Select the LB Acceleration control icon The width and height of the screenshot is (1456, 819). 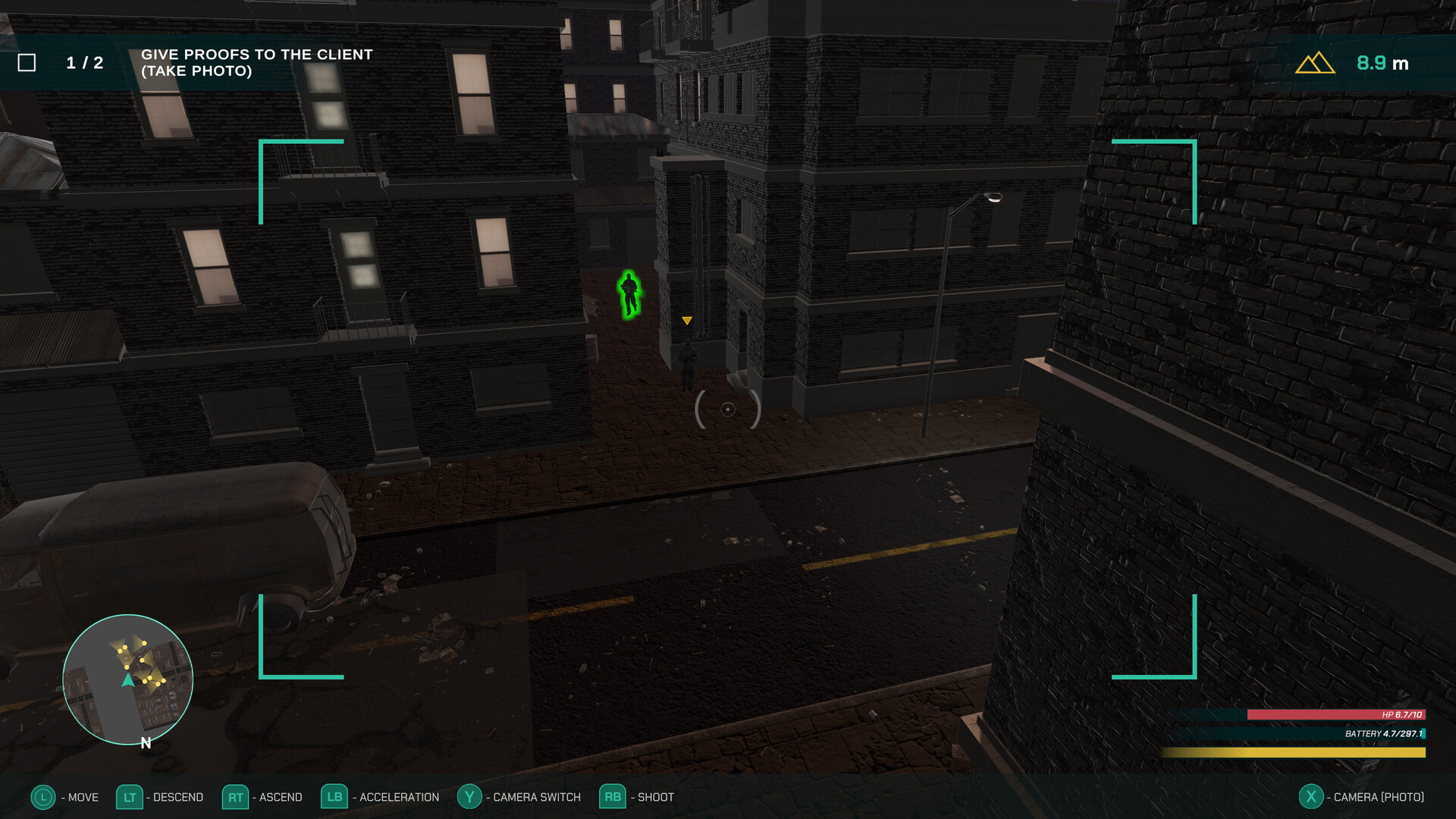point(334,797)
